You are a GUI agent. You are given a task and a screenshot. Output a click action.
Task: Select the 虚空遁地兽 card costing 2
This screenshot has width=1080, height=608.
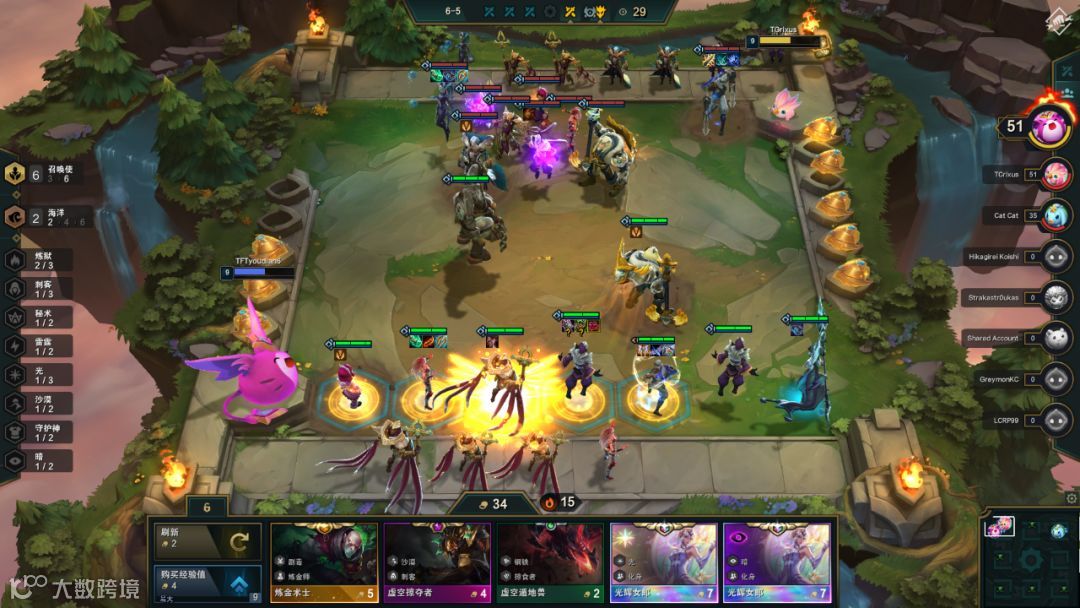click(550, 563)
